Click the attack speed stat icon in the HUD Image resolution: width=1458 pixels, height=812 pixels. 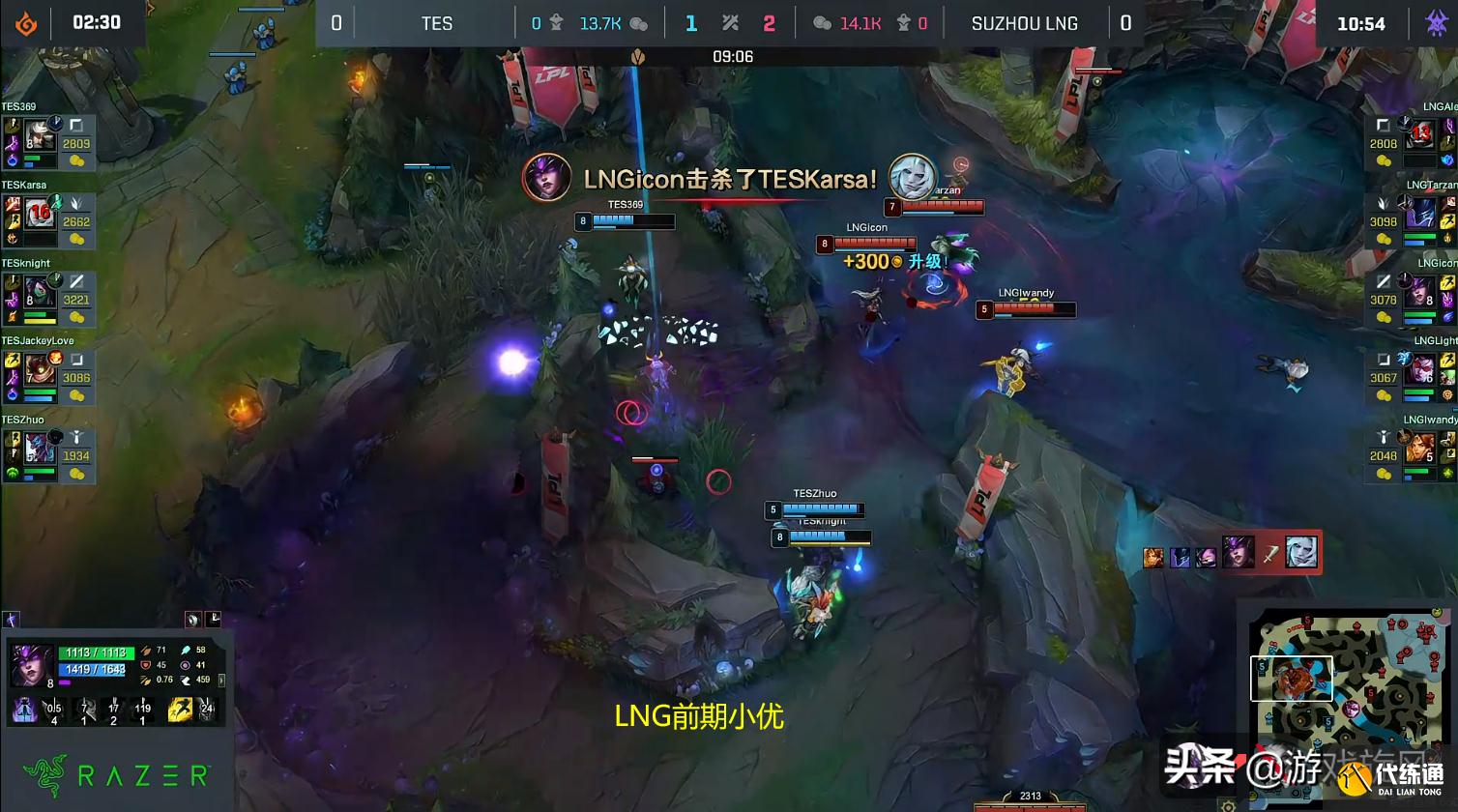146,681
